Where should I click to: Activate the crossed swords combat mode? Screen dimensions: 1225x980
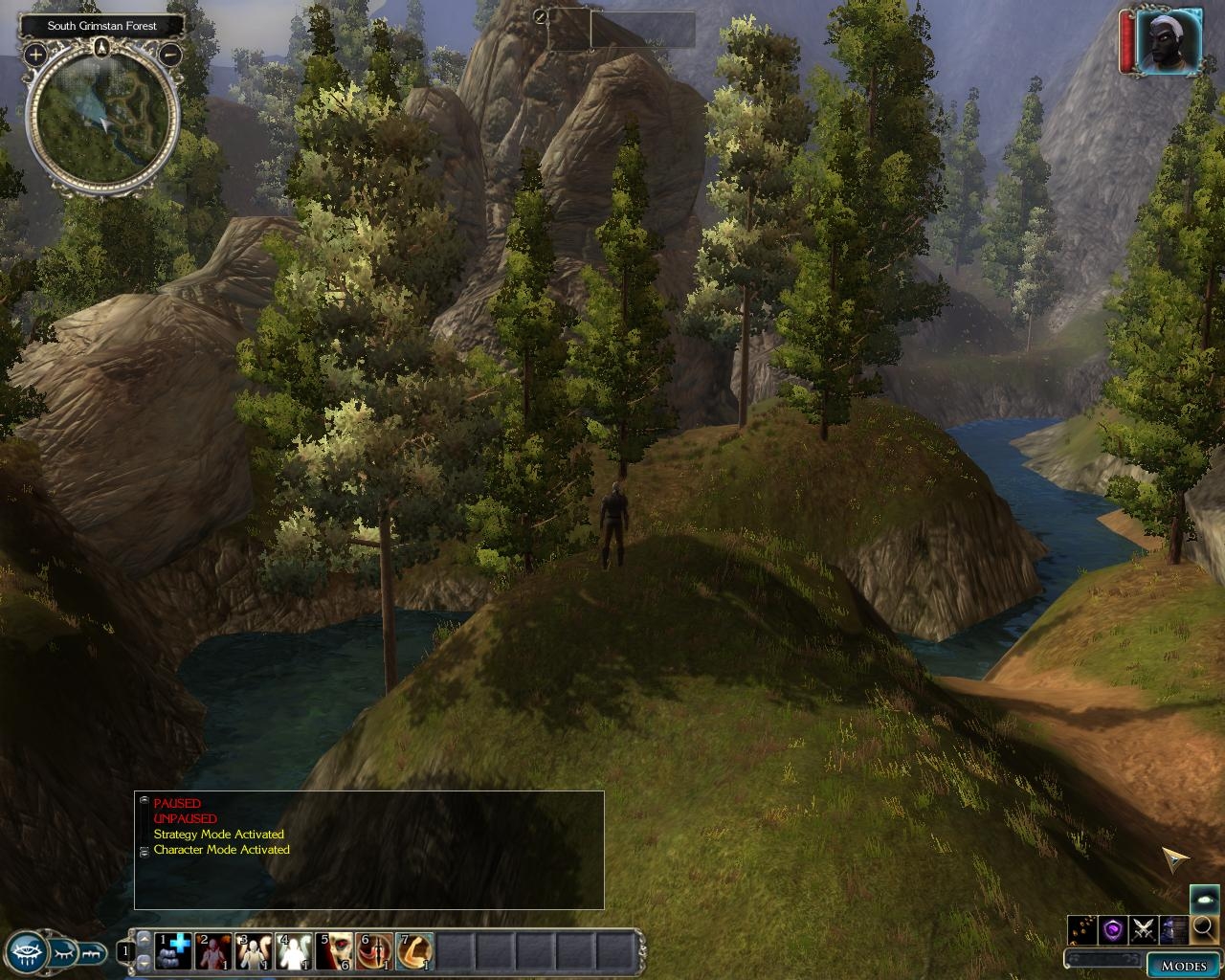point(1143,928)
